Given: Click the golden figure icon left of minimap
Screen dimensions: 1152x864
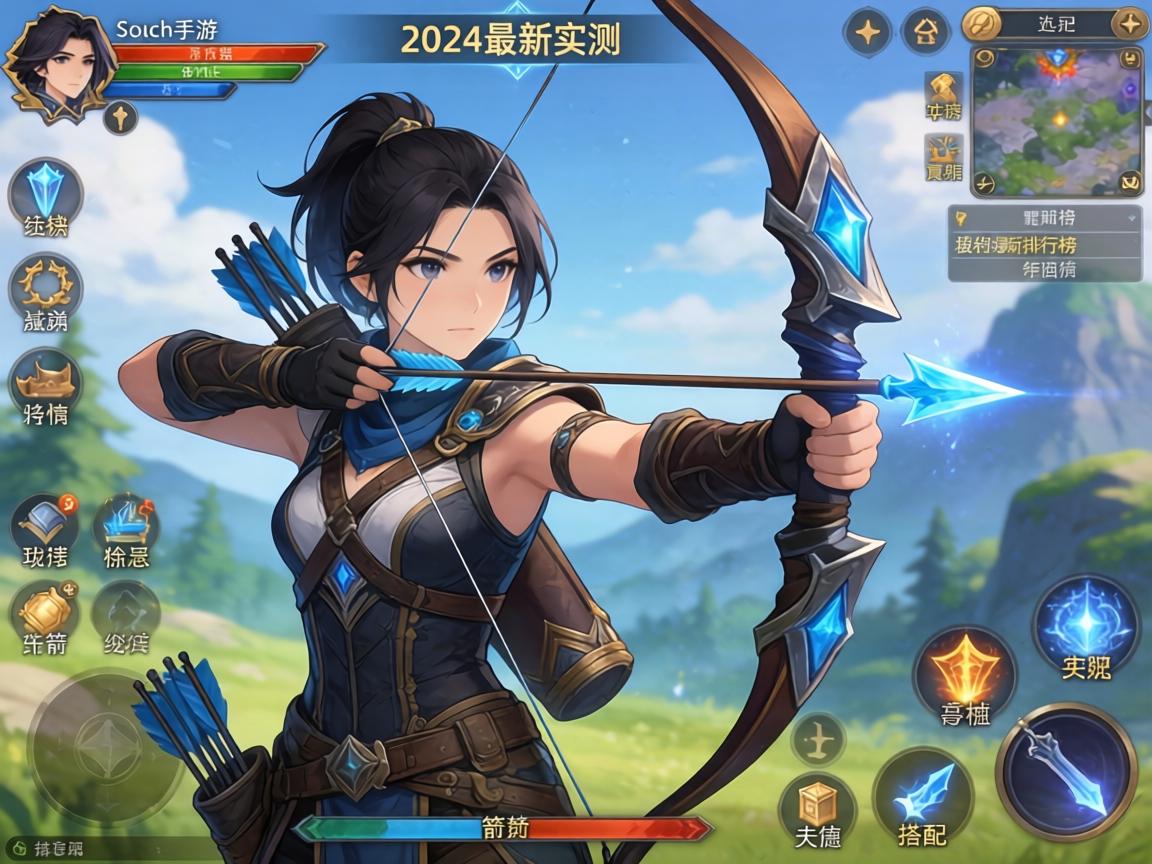Looking at the screenshot, I should 943,90.
